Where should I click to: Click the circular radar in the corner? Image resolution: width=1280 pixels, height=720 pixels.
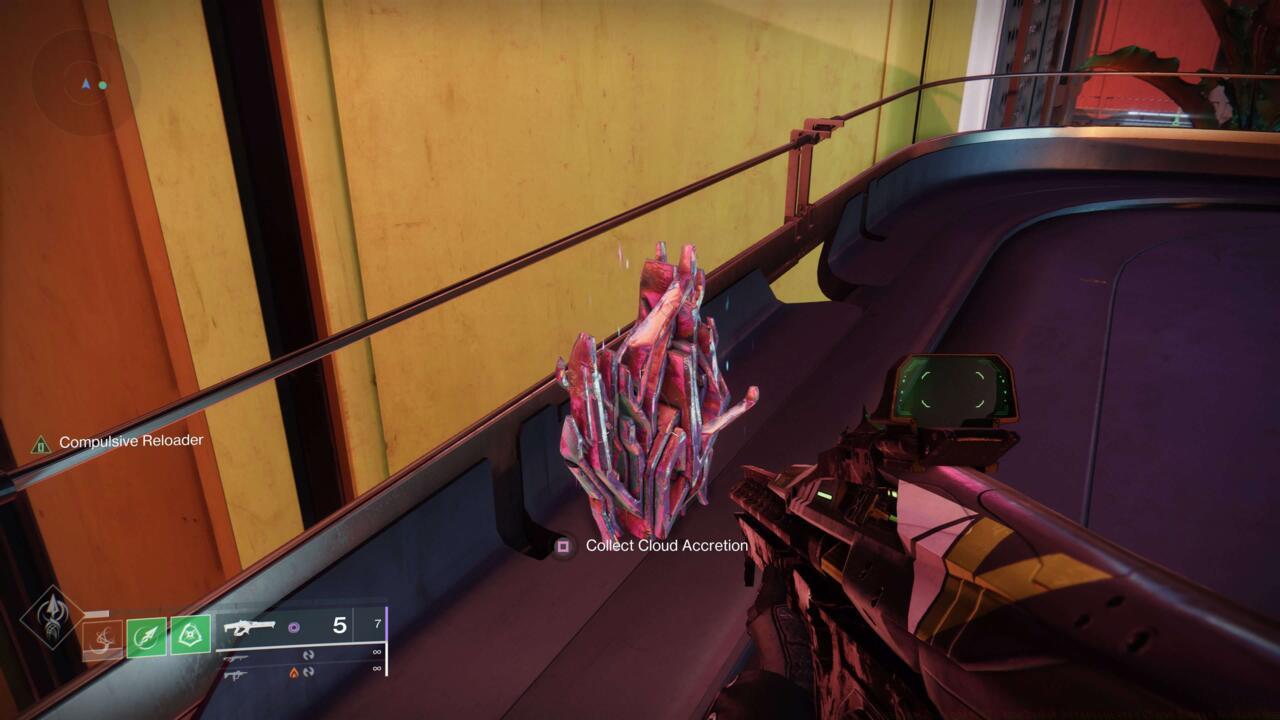coord(85,84)
